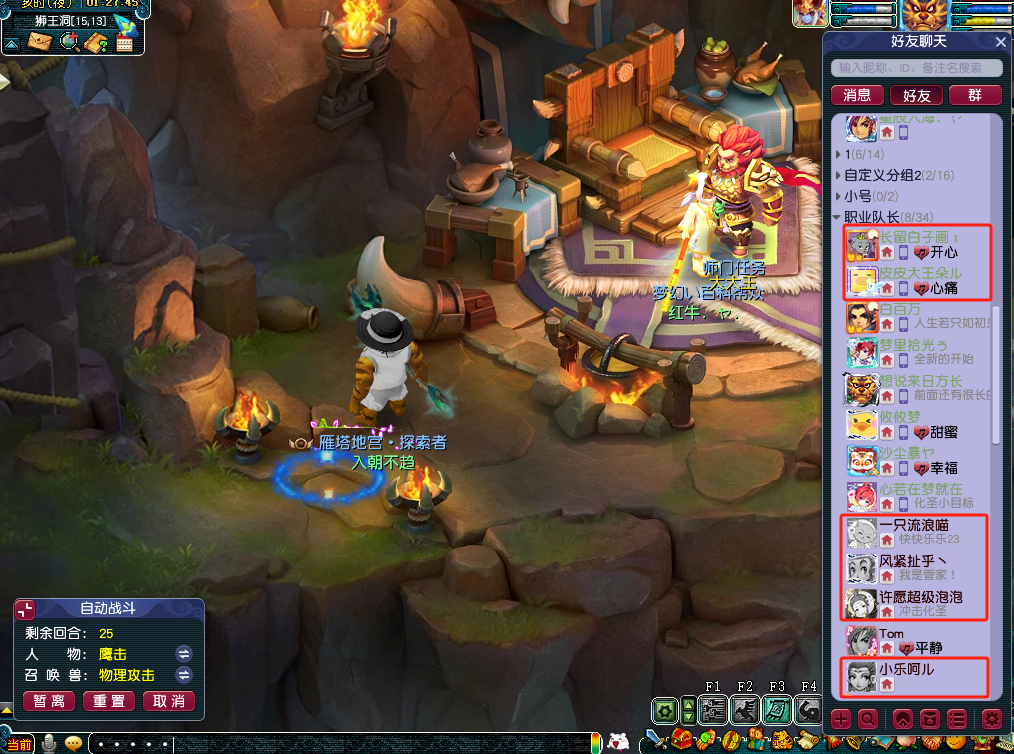
Task: Open the 群 groups tab
Action: tap(975, 95)
